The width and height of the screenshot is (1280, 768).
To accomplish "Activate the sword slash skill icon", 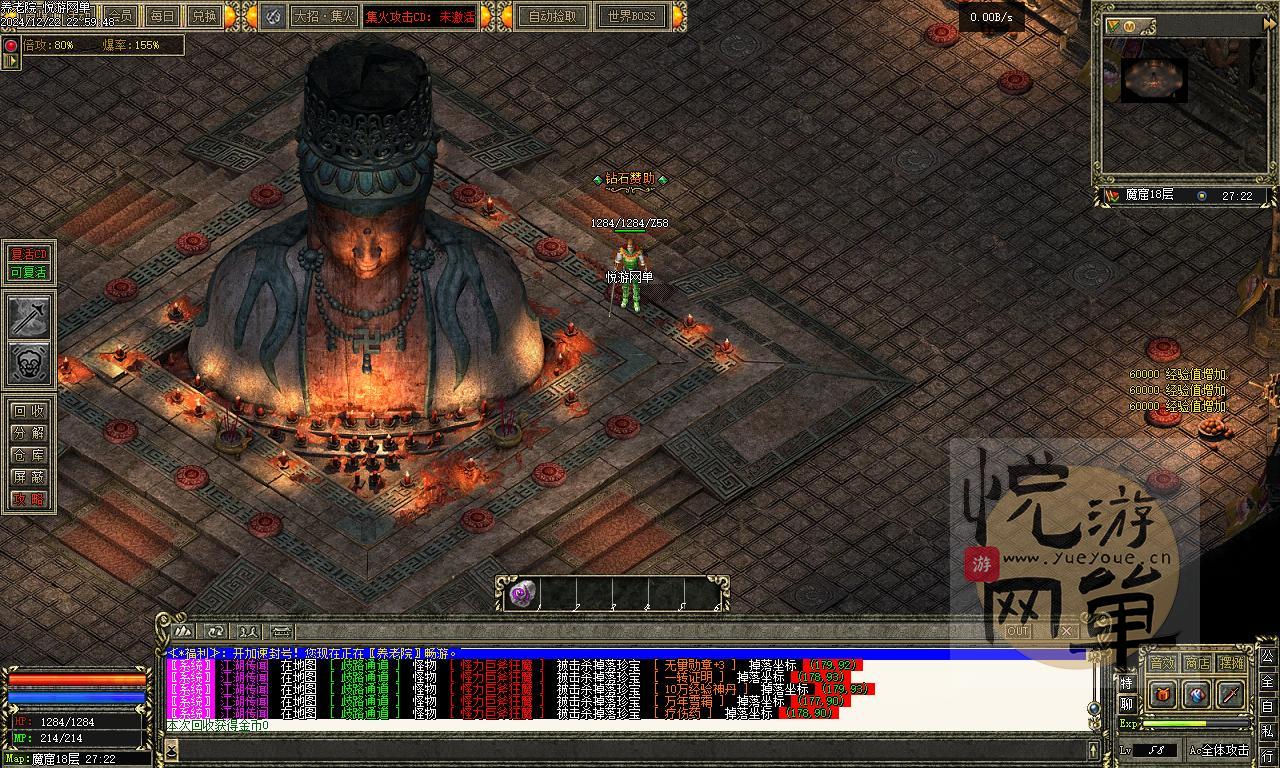I will (29, 317).
